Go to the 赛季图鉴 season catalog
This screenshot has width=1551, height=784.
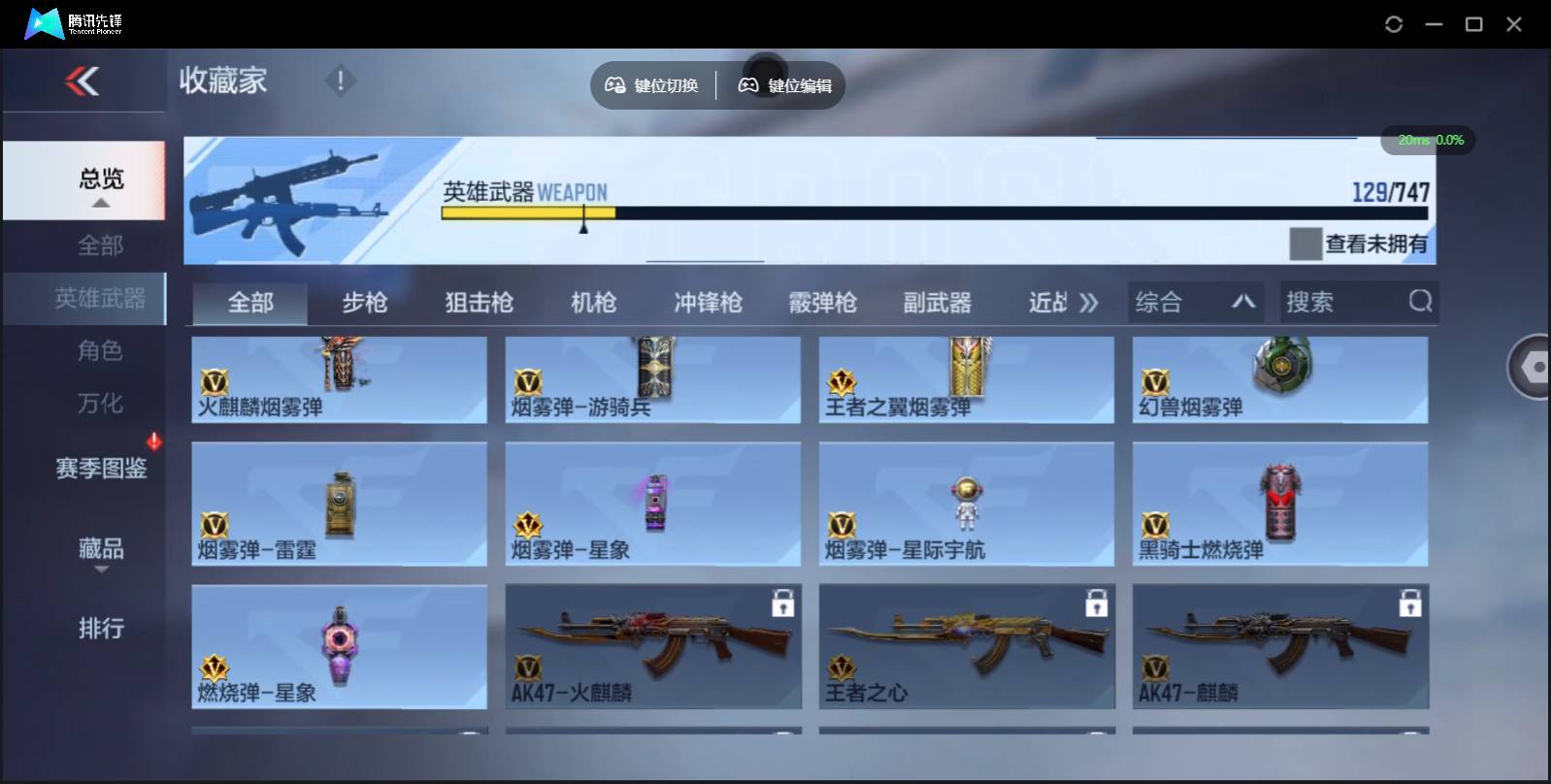pos(100,469)
